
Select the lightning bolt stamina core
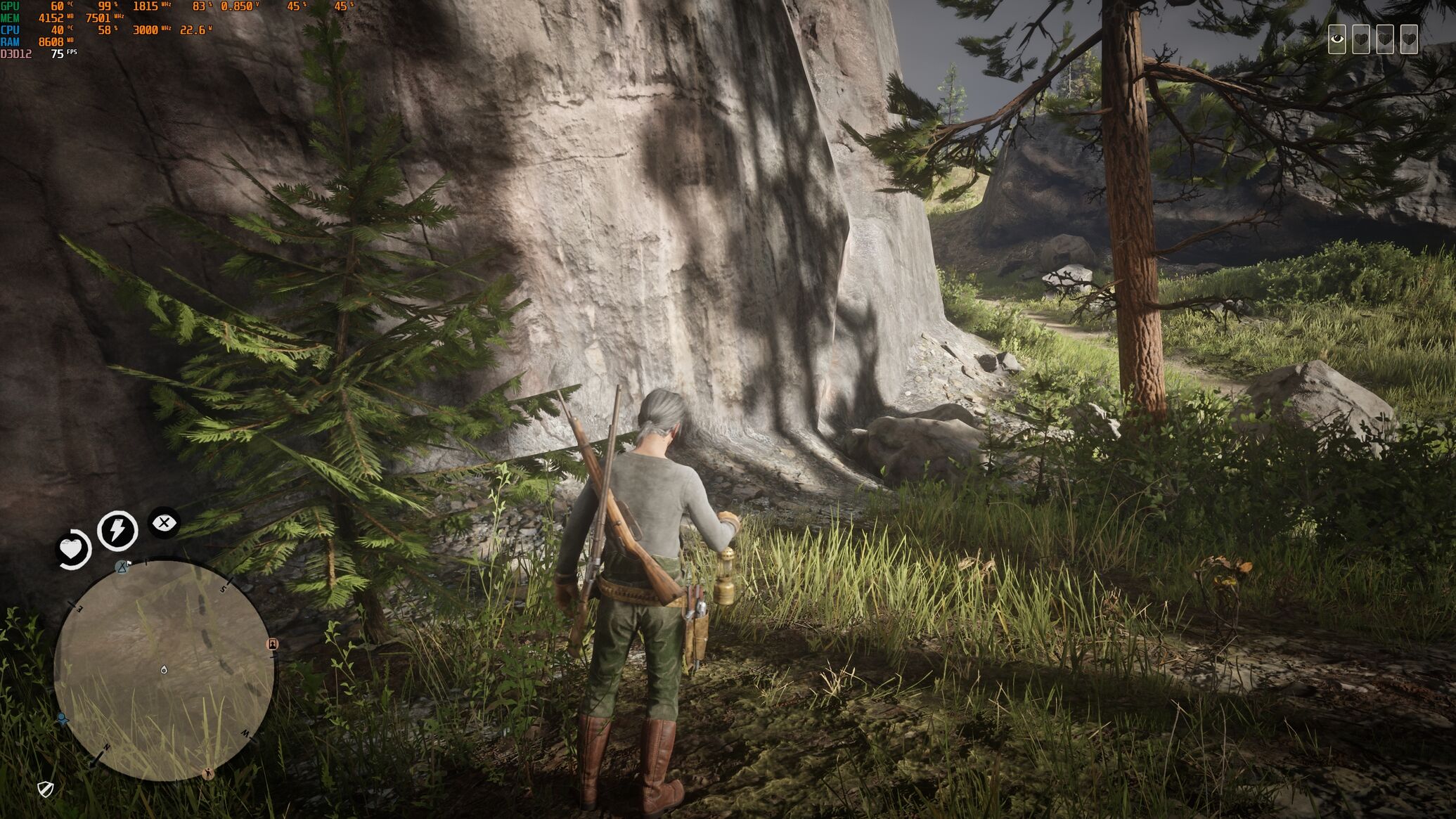tap(117, 529)
